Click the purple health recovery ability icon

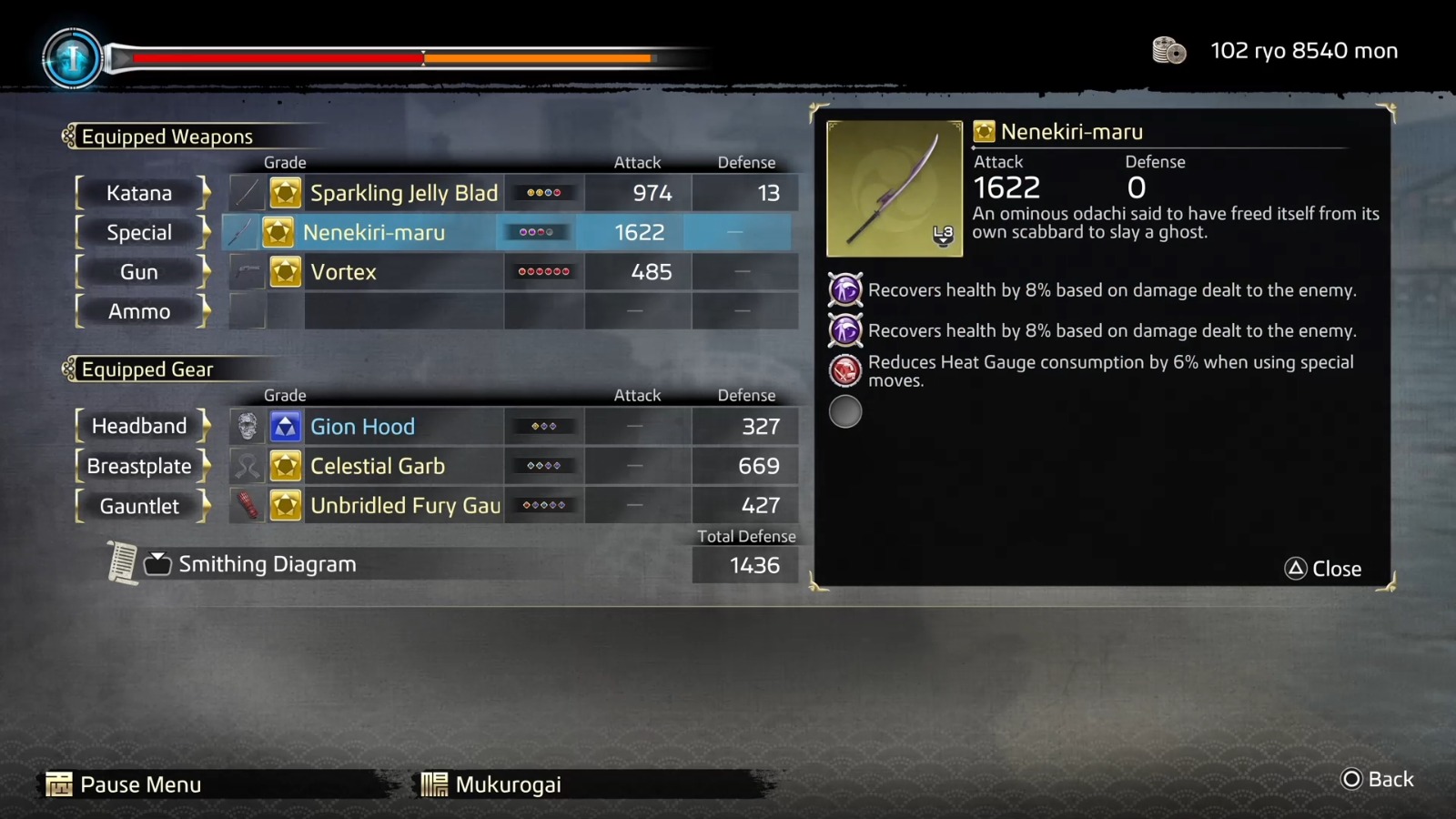click(x=845, y=289)
